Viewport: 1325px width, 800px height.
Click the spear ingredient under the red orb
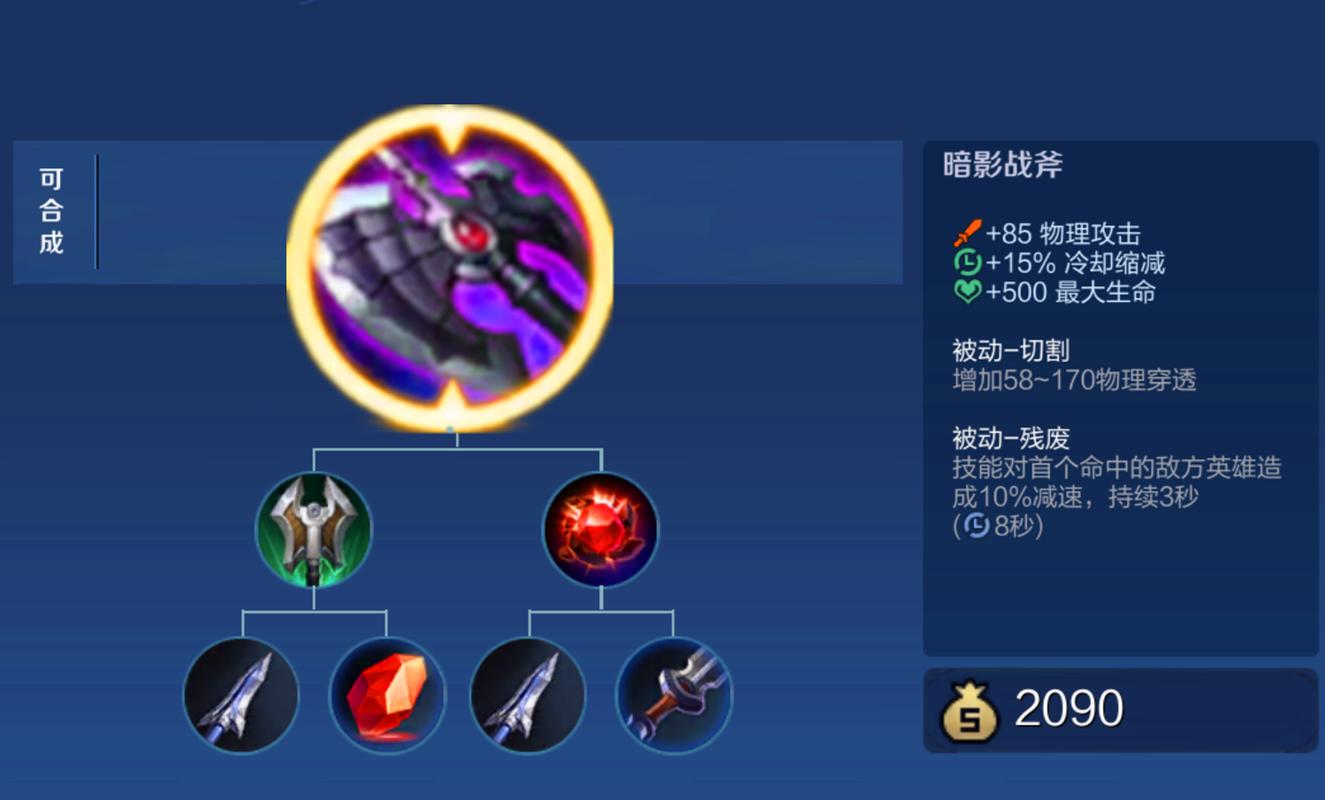point(525,695)
